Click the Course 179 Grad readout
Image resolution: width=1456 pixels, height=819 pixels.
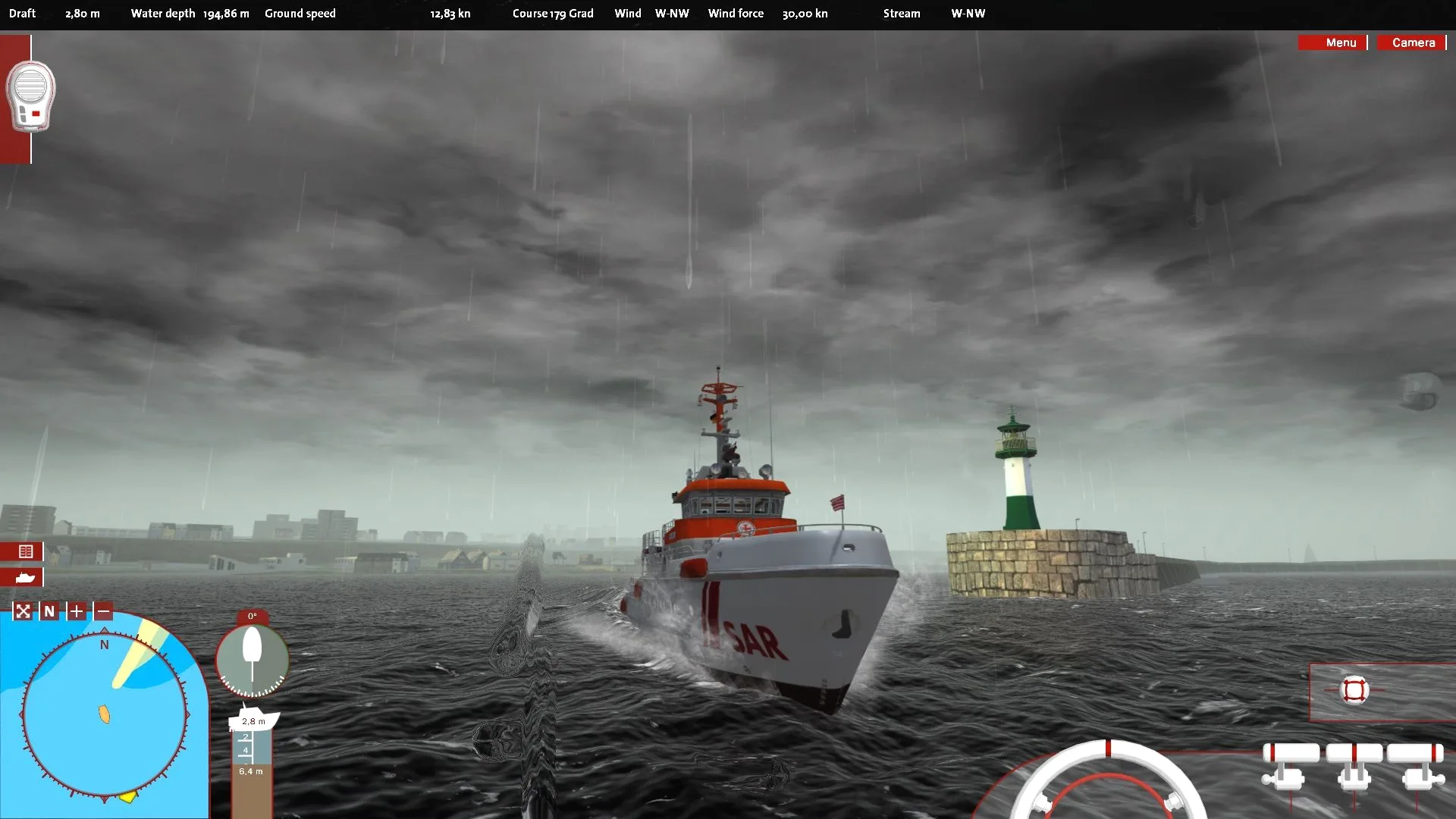pos(553,13)
